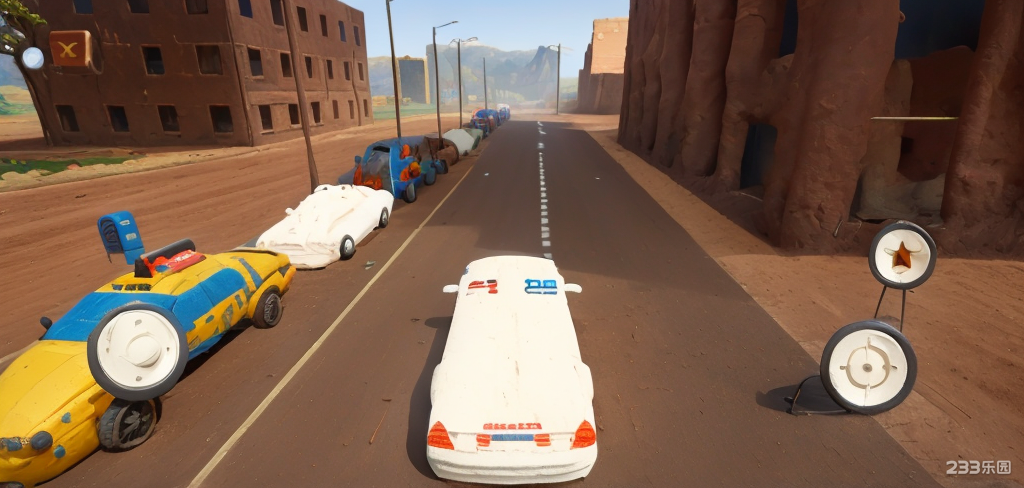This screenshot has height=488, width=1024.
Task: Tap the round white button beside the X
Action: [32, 58]
